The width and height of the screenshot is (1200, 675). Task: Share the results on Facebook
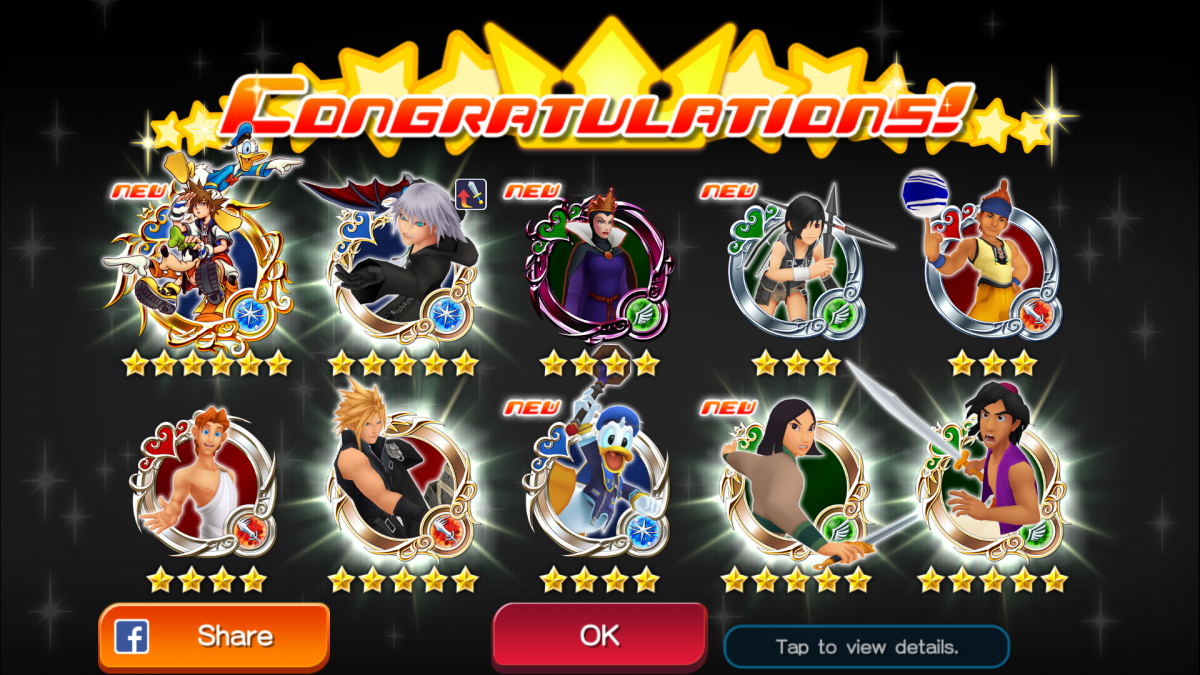[213, 636]
